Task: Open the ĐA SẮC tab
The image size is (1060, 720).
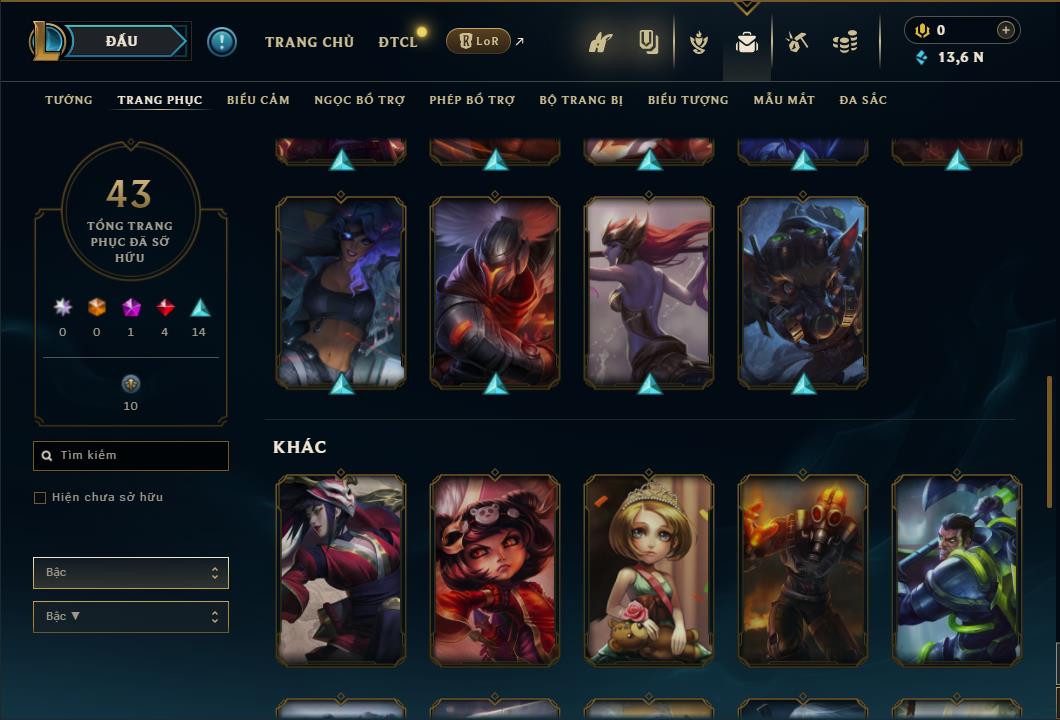Action: click(x=863, y=100)
